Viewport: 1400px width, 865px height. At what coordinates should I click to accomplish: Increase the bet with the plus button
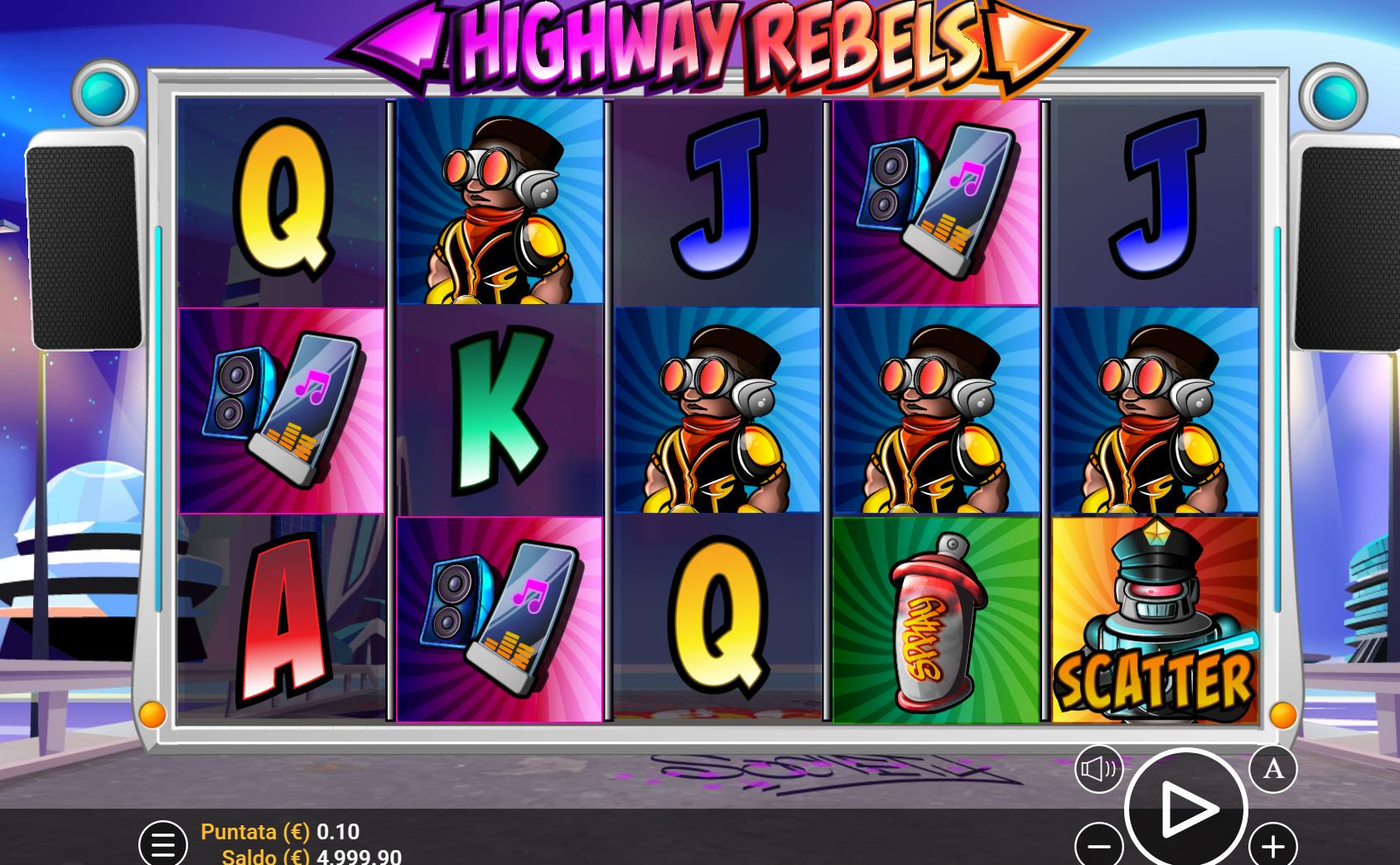tap(1272, 846)
